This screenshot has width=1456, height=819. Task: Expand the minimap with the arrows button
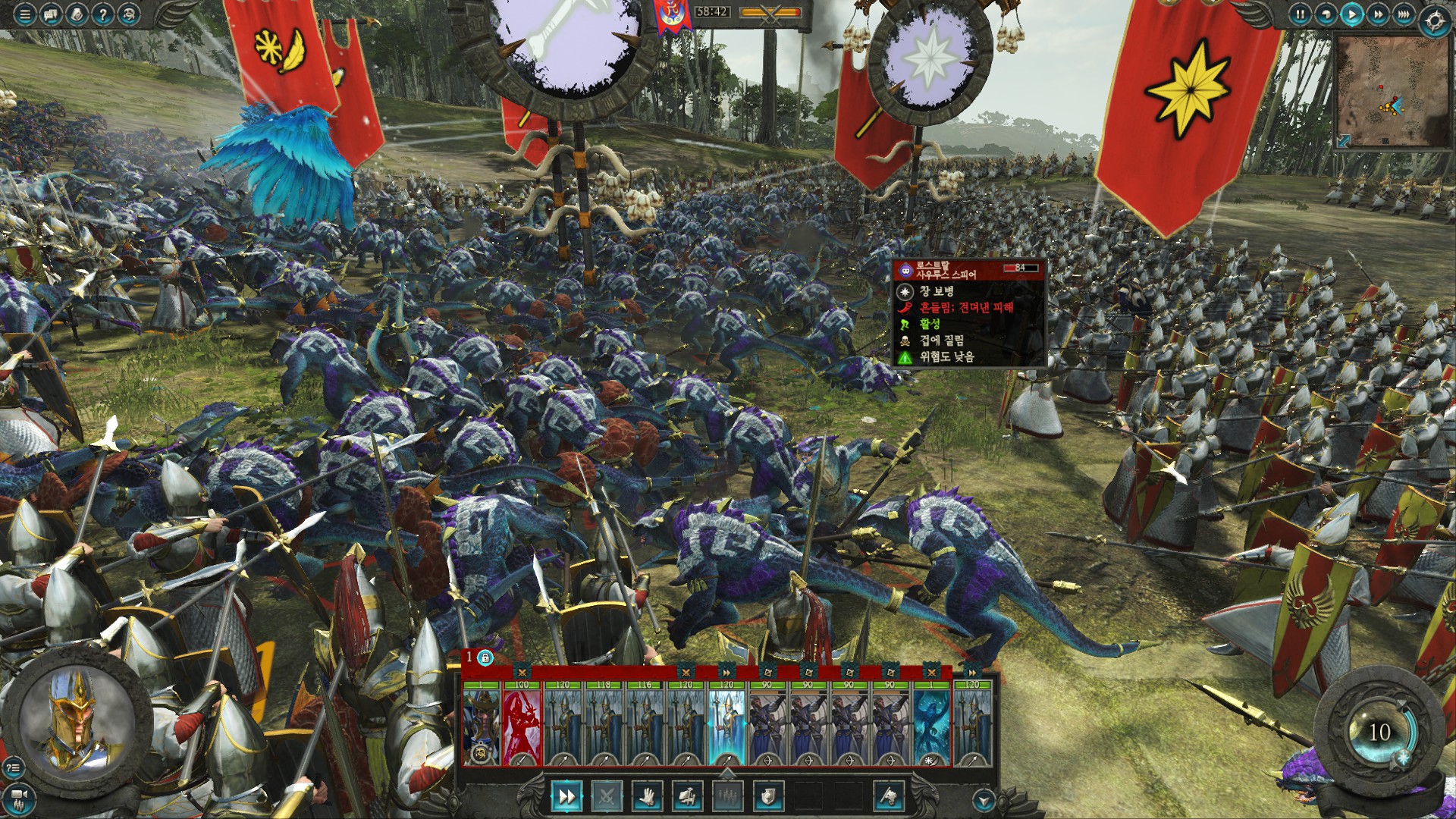pos(1343,140)
